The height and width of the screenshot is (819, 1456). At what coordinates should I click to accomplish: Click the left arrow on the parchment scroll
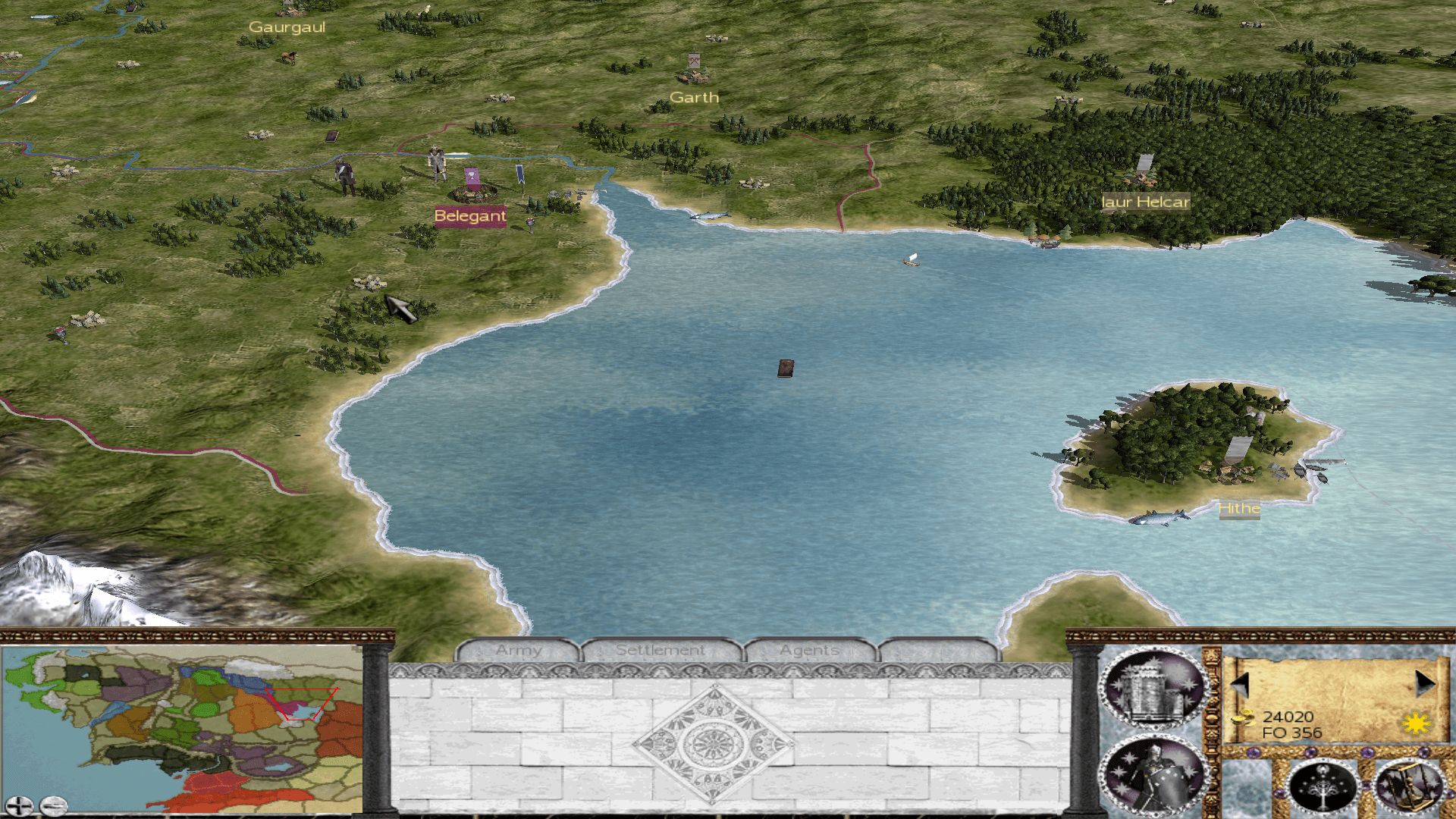(x=1241, y=685)
